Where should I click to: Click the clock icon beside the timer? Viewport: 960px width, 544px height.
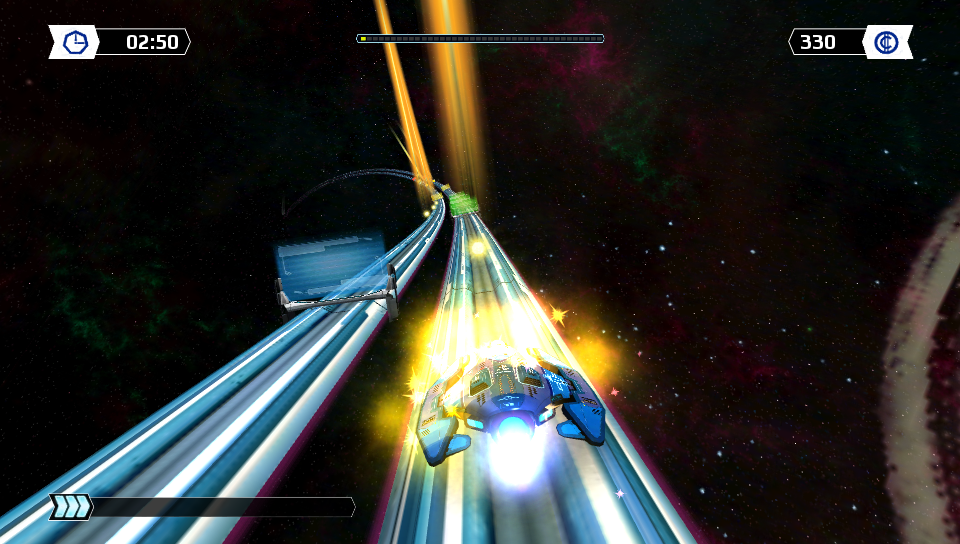tap(75, 42)
